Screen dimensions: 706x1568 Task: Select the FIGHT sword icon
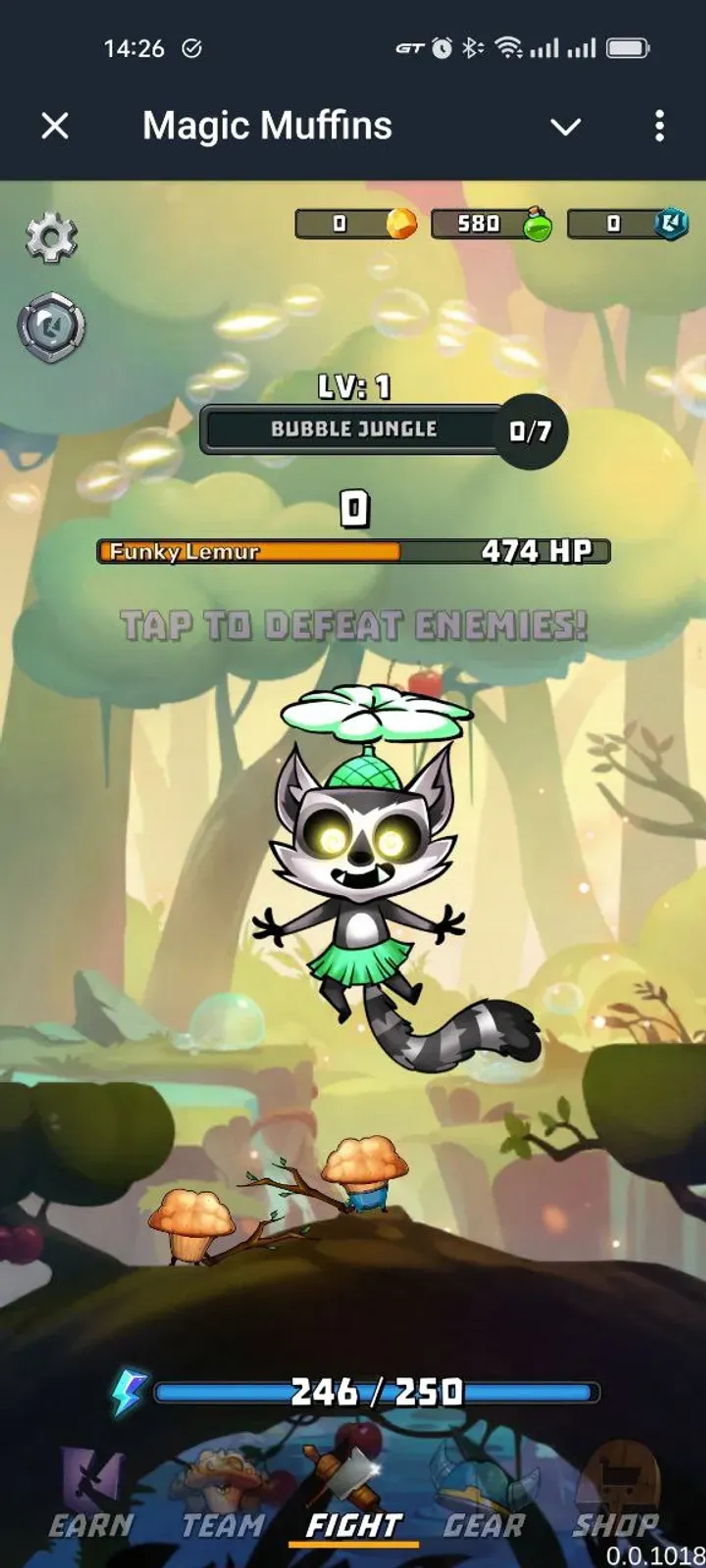tap(351, 1468)
